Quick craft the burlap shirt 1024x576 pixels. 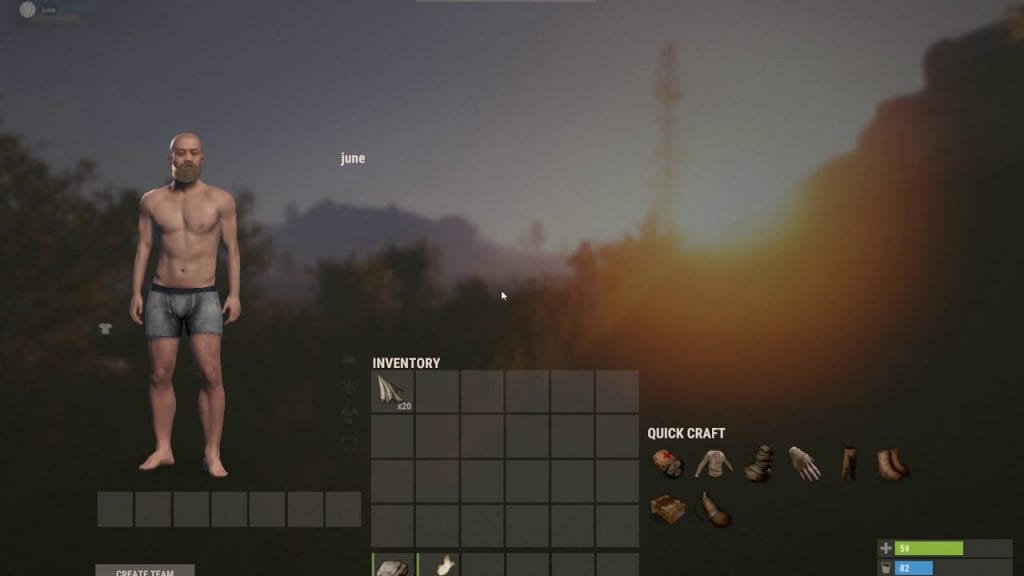[714, 464]
